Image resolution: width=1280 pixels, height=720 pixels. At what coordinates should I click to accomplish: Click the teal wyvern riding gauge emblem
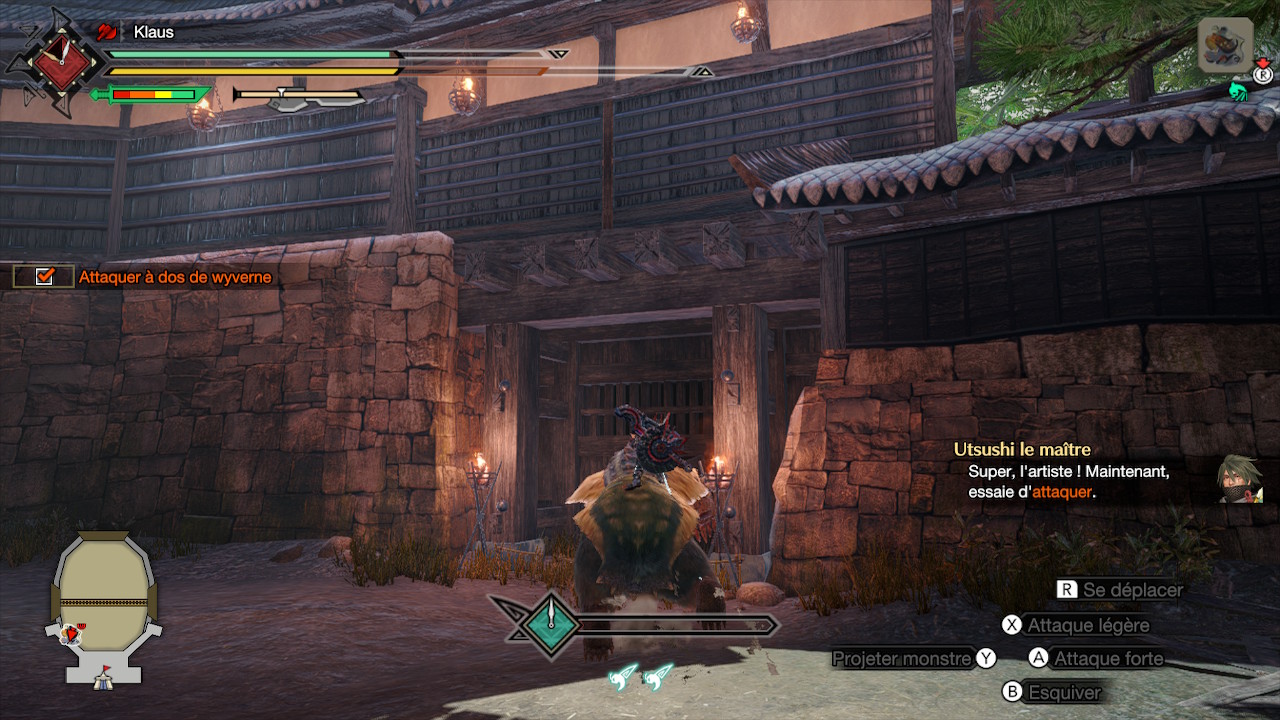tap(549, 625)
